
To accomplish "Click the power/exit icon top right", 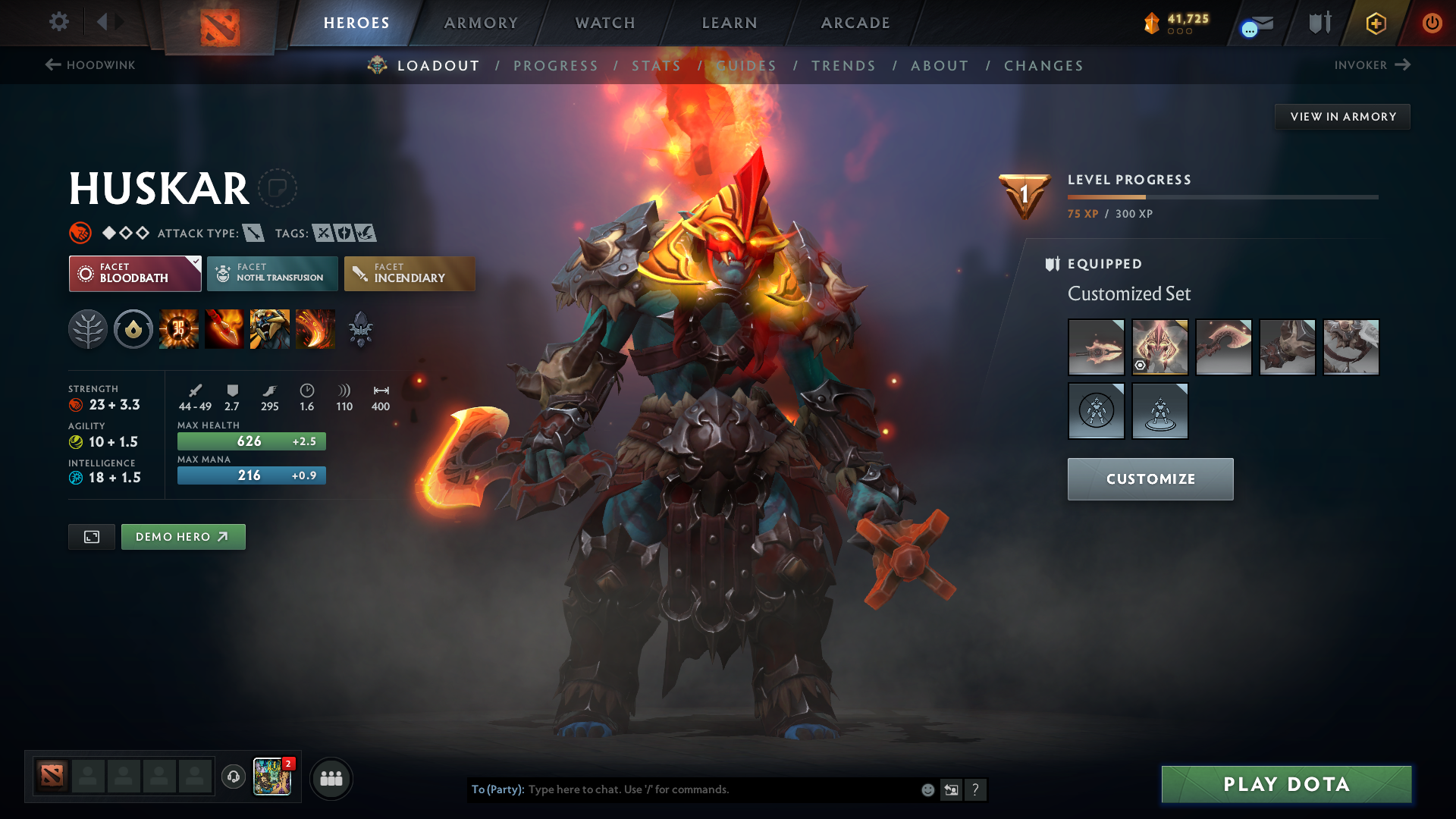I will [1432, 23].
